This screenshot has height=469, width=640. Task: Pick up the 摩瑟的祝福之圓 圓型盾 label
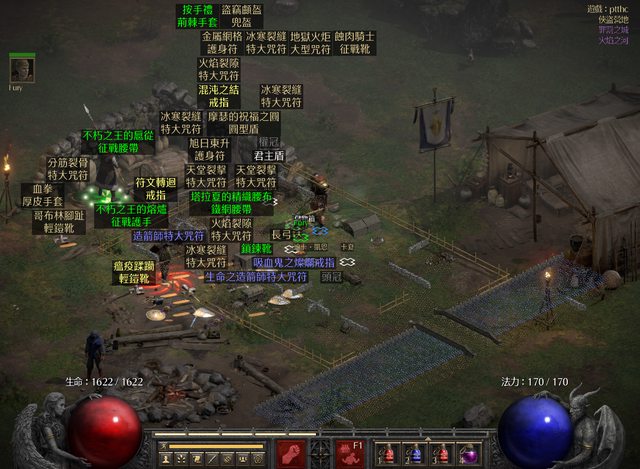(x=244, y=122)
